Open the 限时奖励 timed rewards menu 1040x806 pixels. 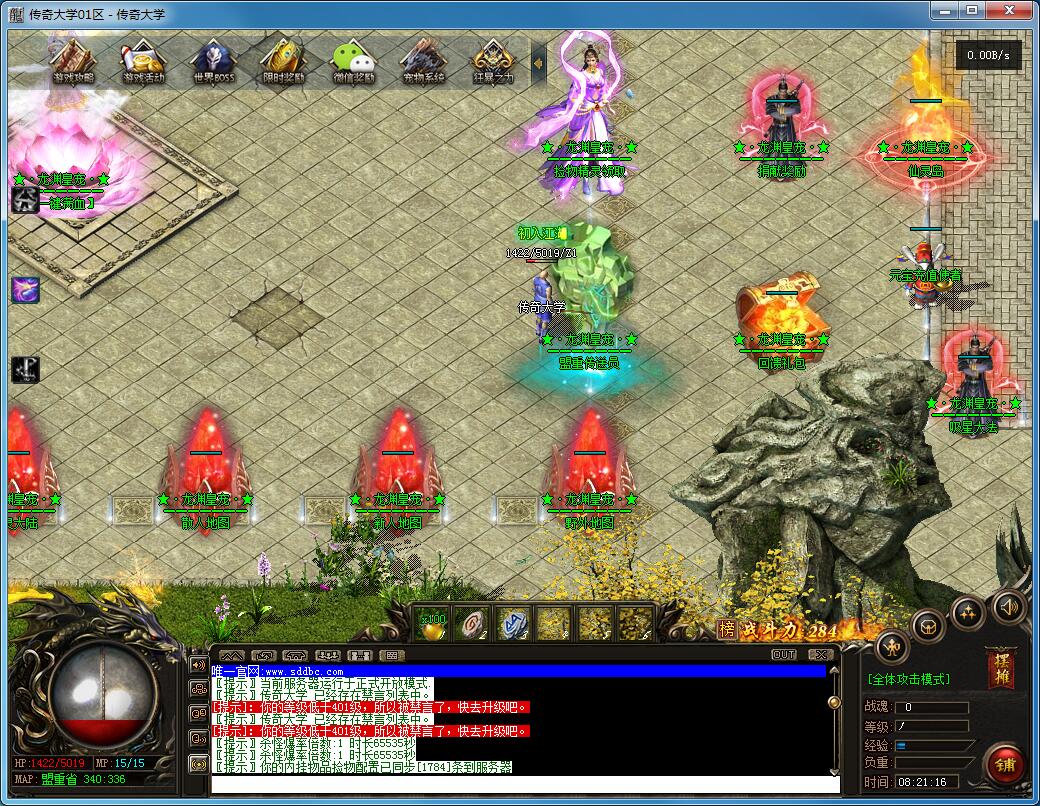pos(283,61)
